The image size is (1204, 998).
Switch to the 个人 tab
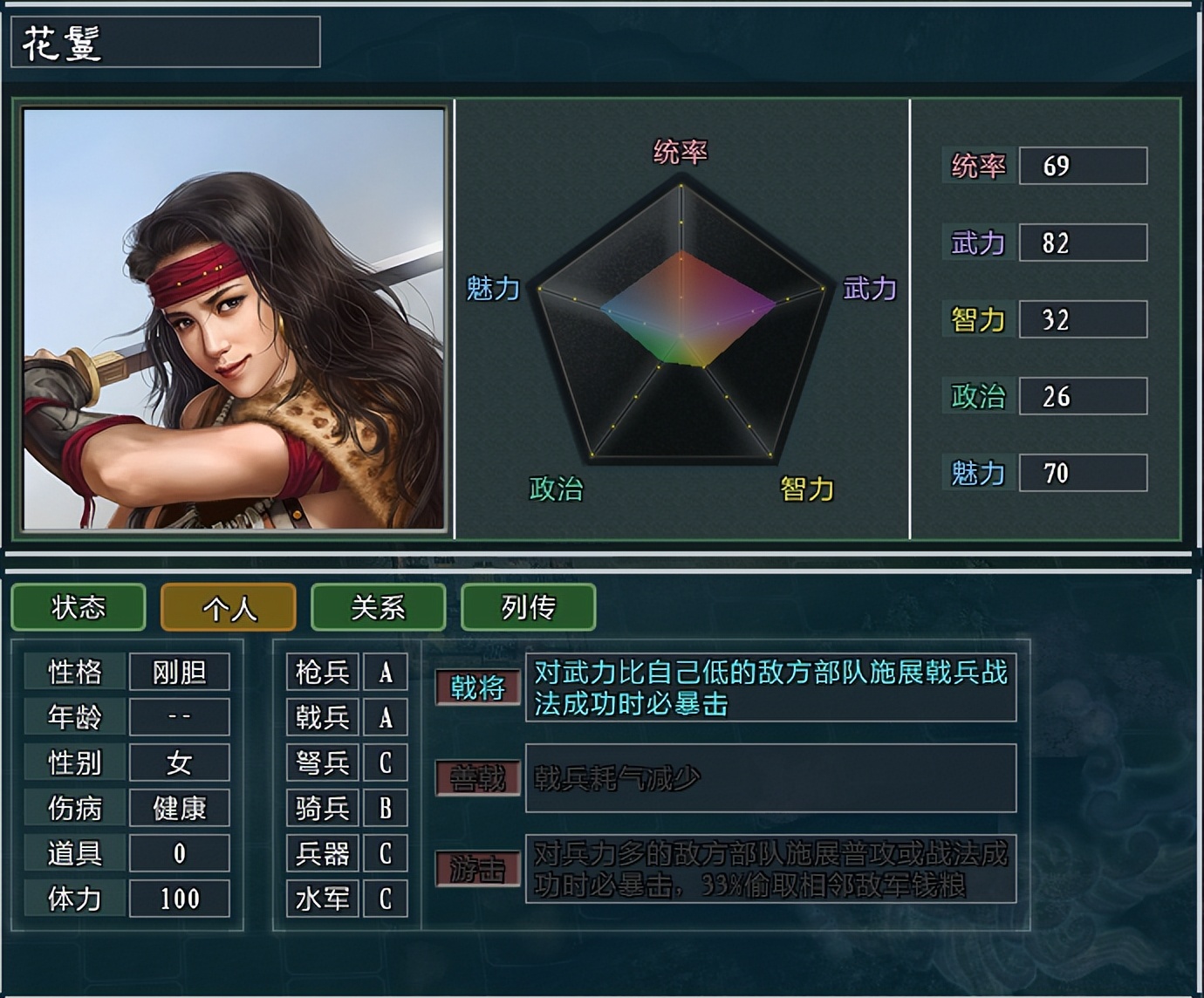(229, 608)
